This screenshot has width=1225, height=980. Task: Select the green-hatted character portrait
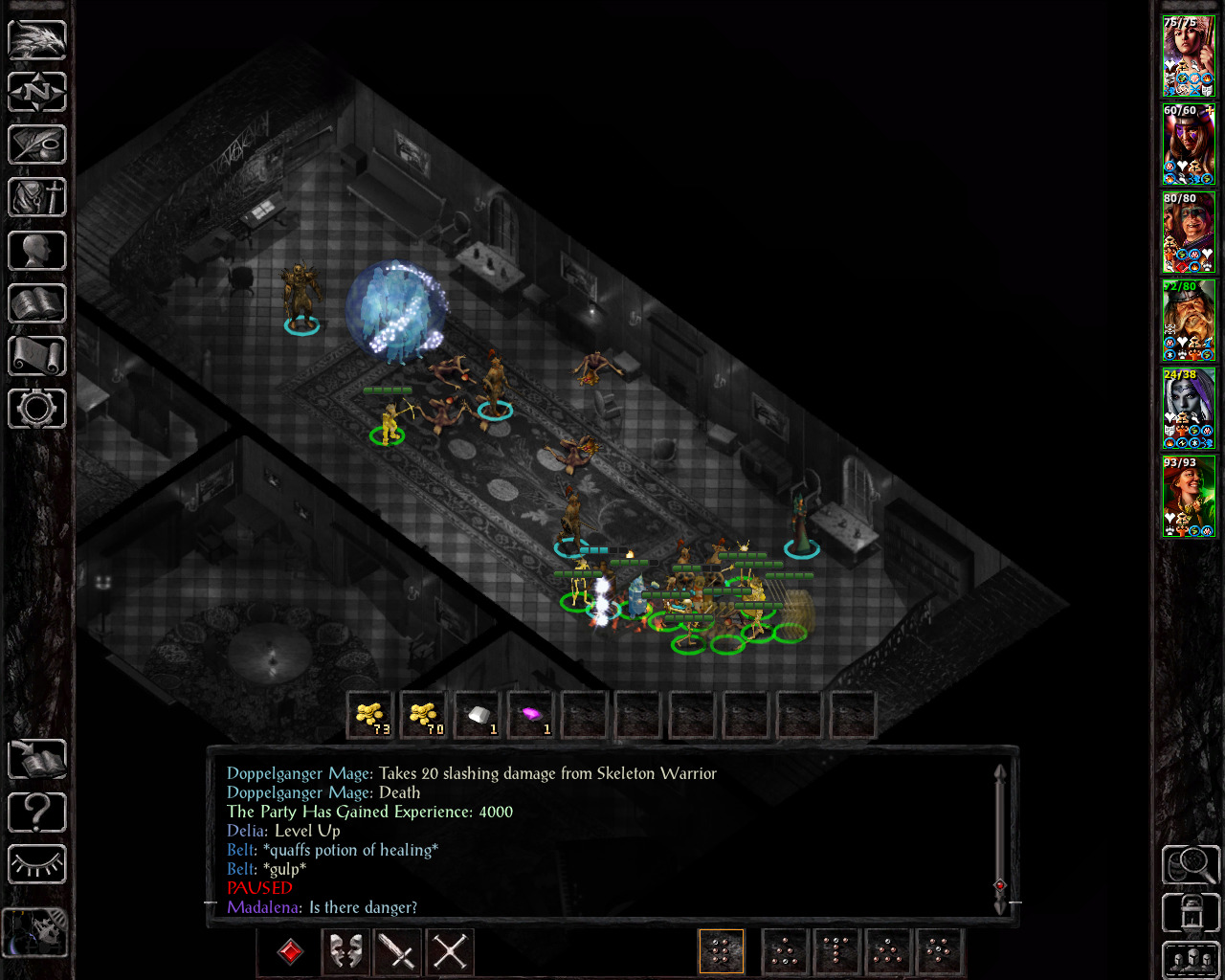[1189, 497]
